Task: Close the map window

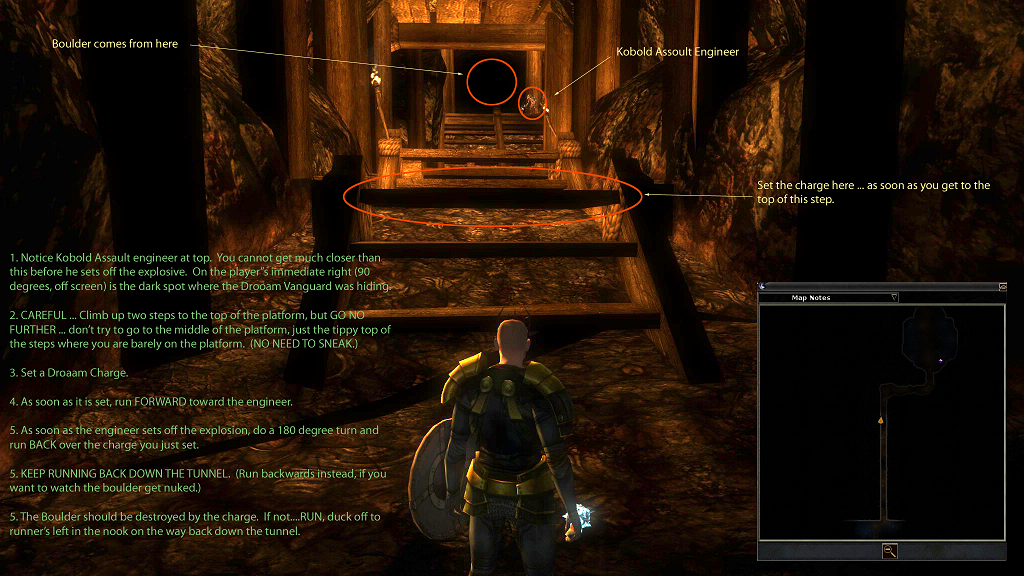Action: pos(1002,286)
